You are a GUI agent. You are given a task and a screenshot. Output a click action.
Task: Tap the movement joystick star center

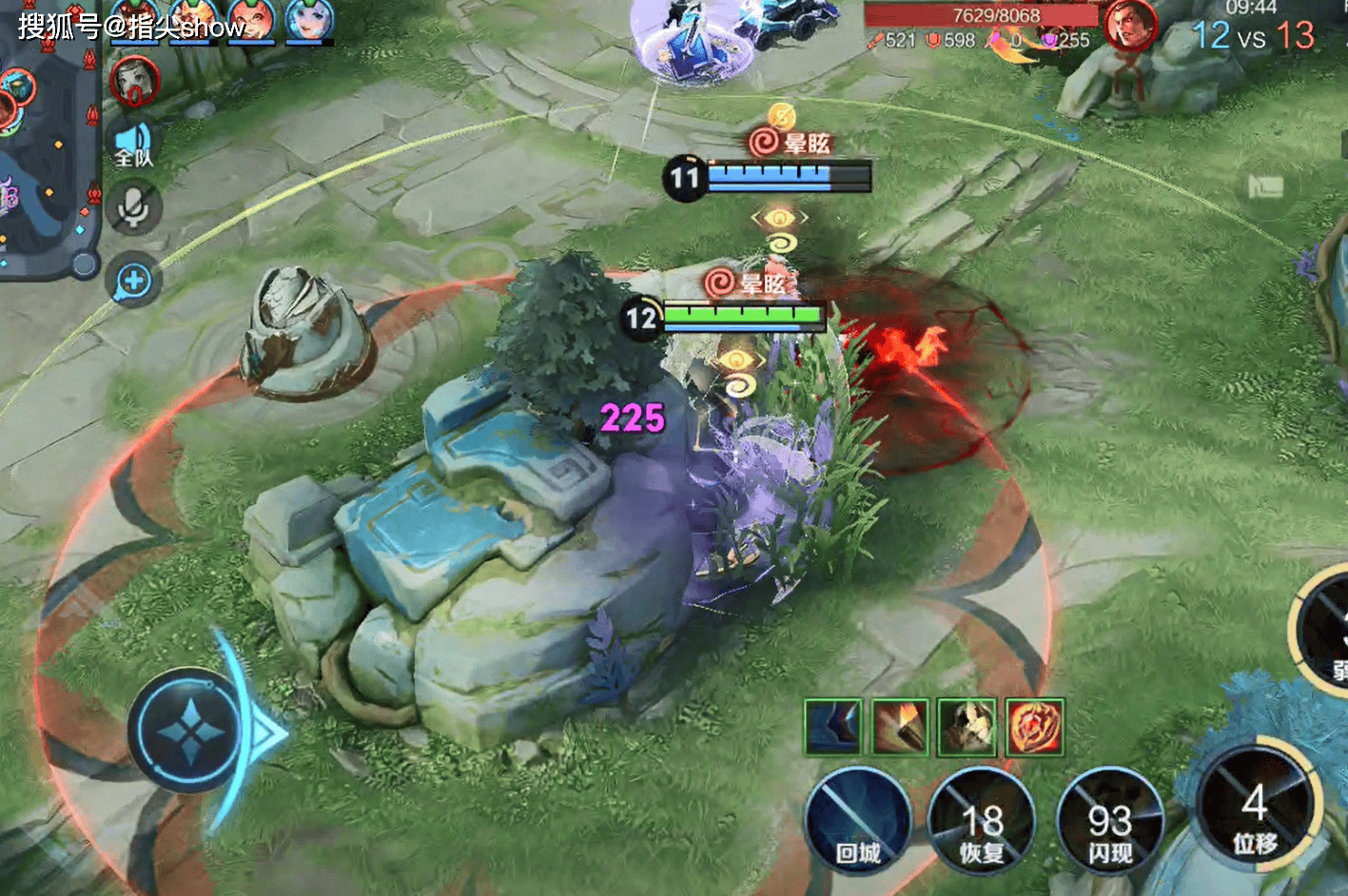point(191,731)
